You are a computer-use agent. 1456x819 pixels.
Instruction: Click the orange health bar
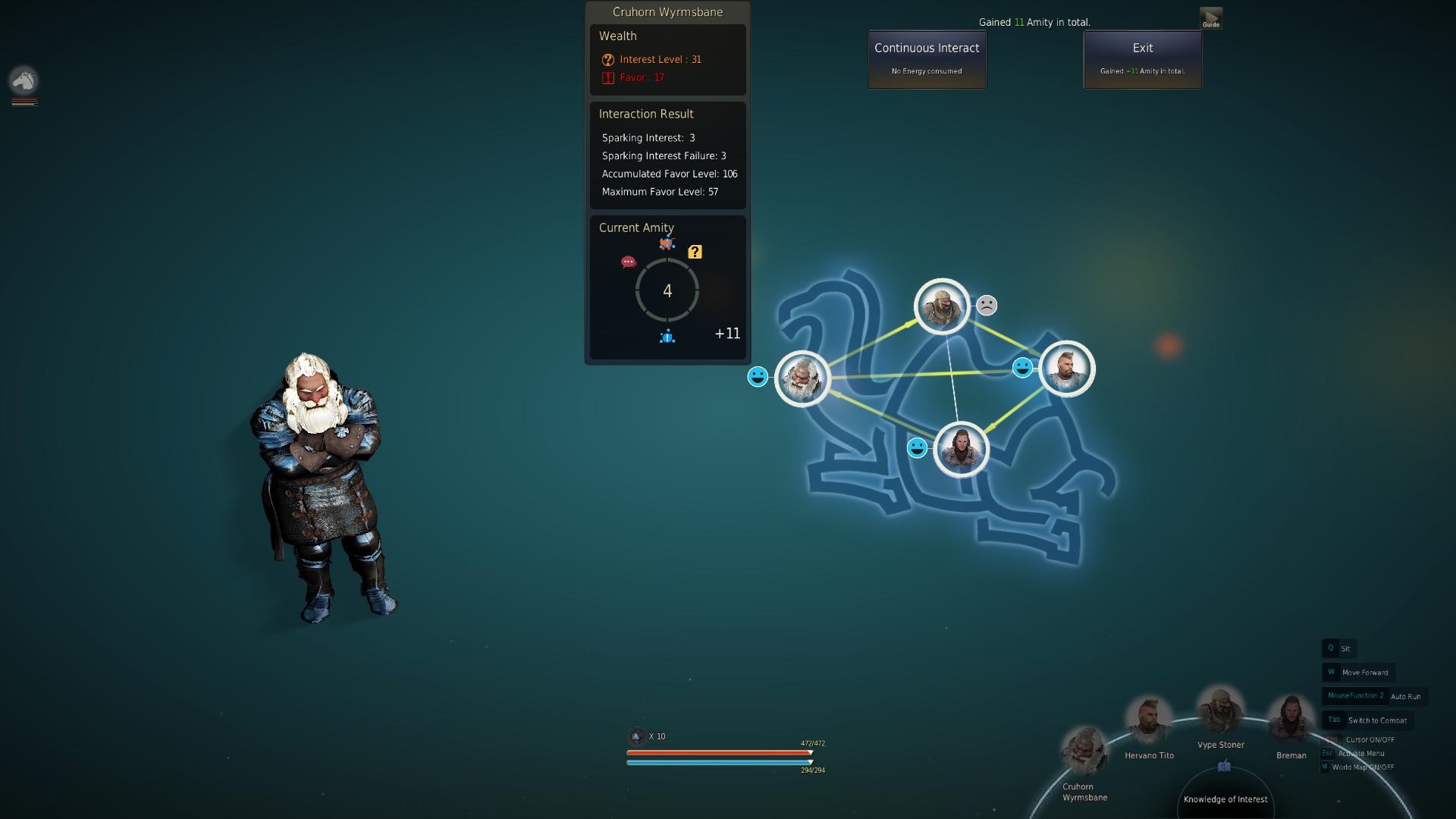point(719,752)
